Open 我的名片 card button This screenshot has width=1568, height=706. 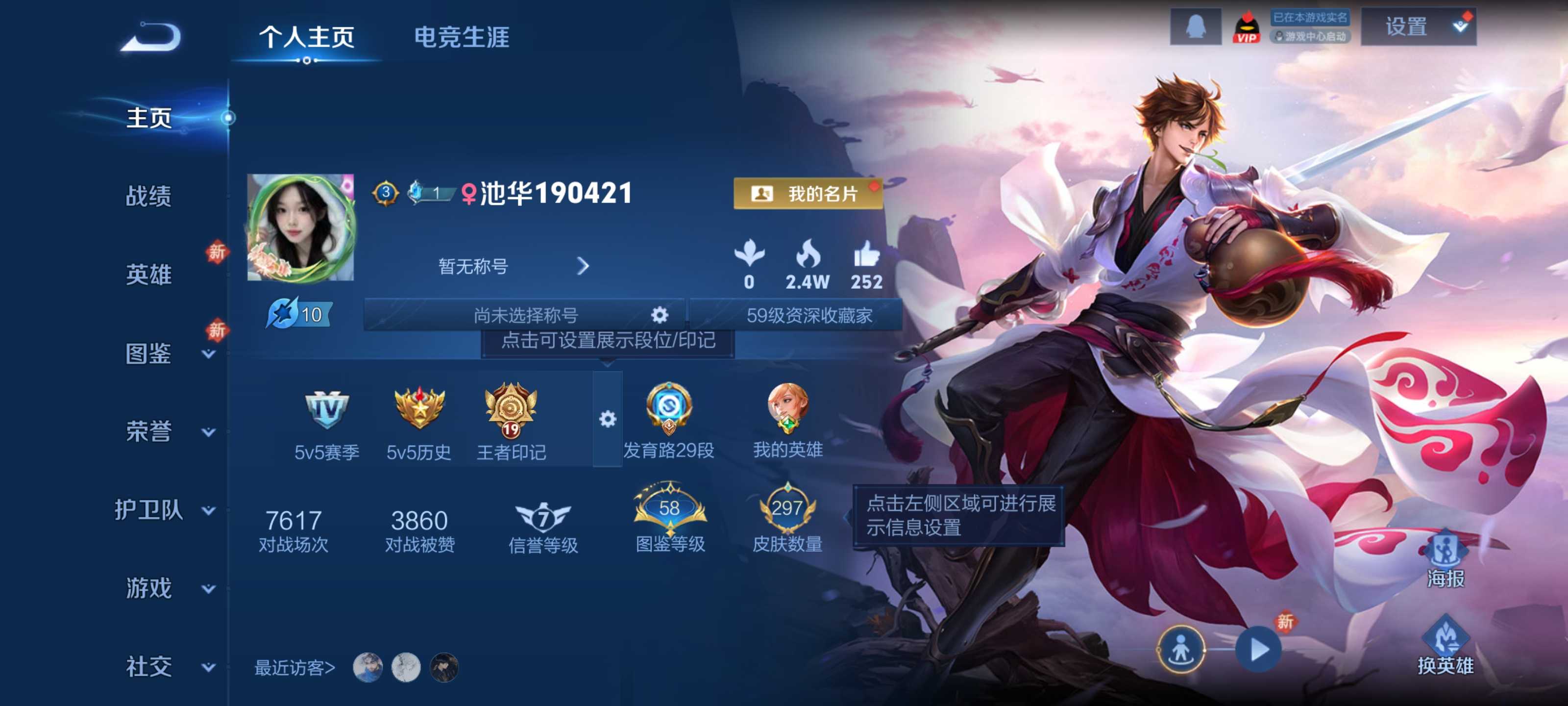(808, 194)
